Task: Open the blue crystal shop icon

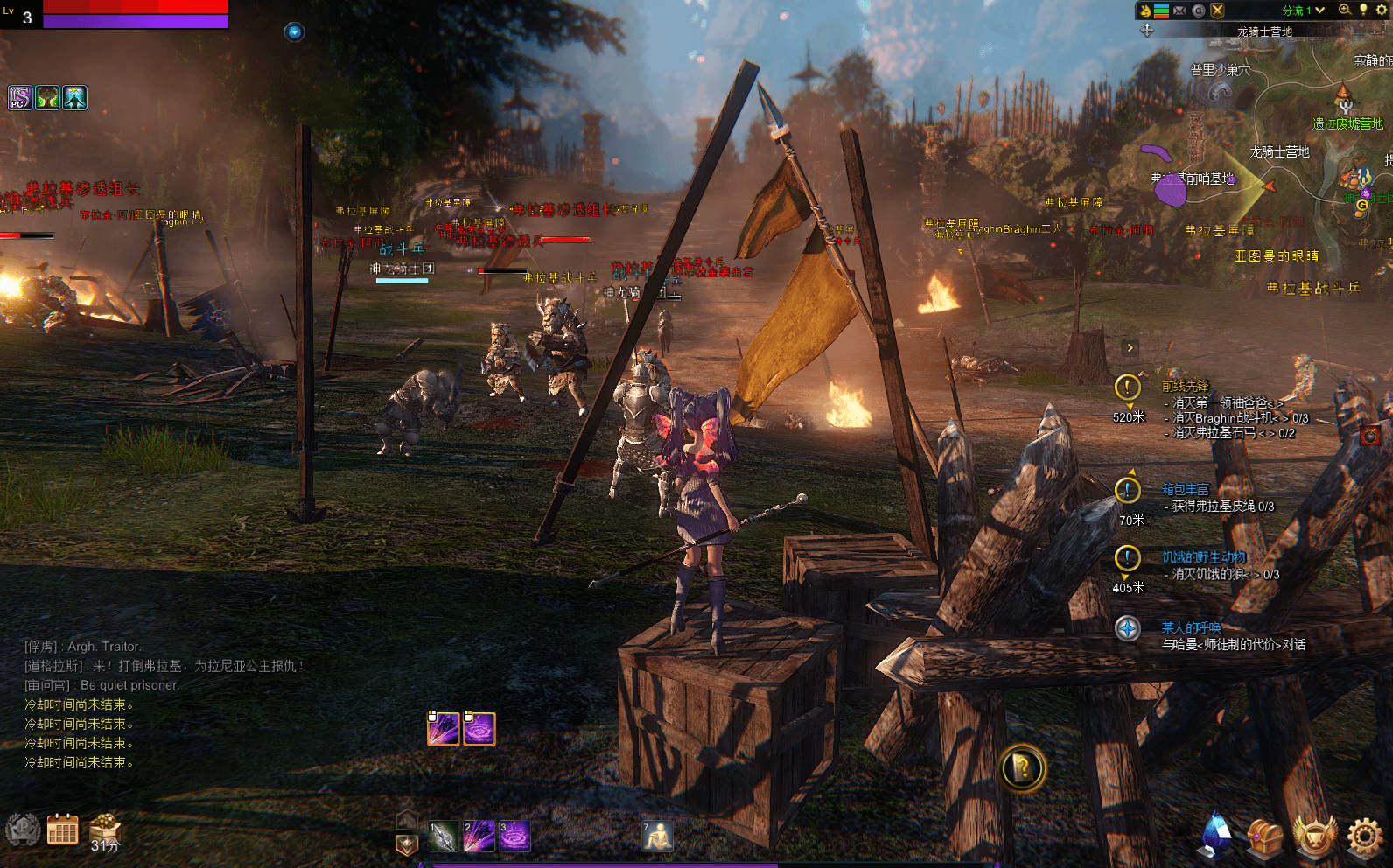Action: 1216,835
